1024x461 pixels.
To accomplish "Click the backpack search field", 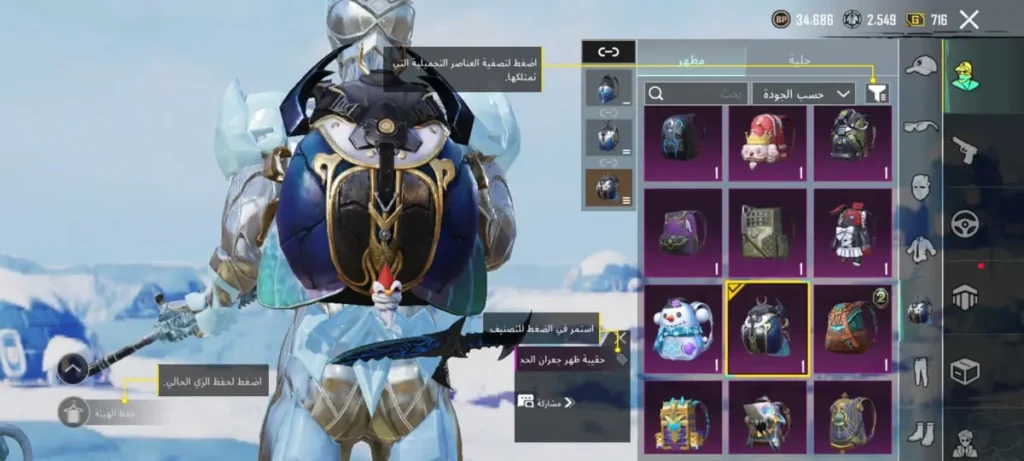I will pos(697,93).
